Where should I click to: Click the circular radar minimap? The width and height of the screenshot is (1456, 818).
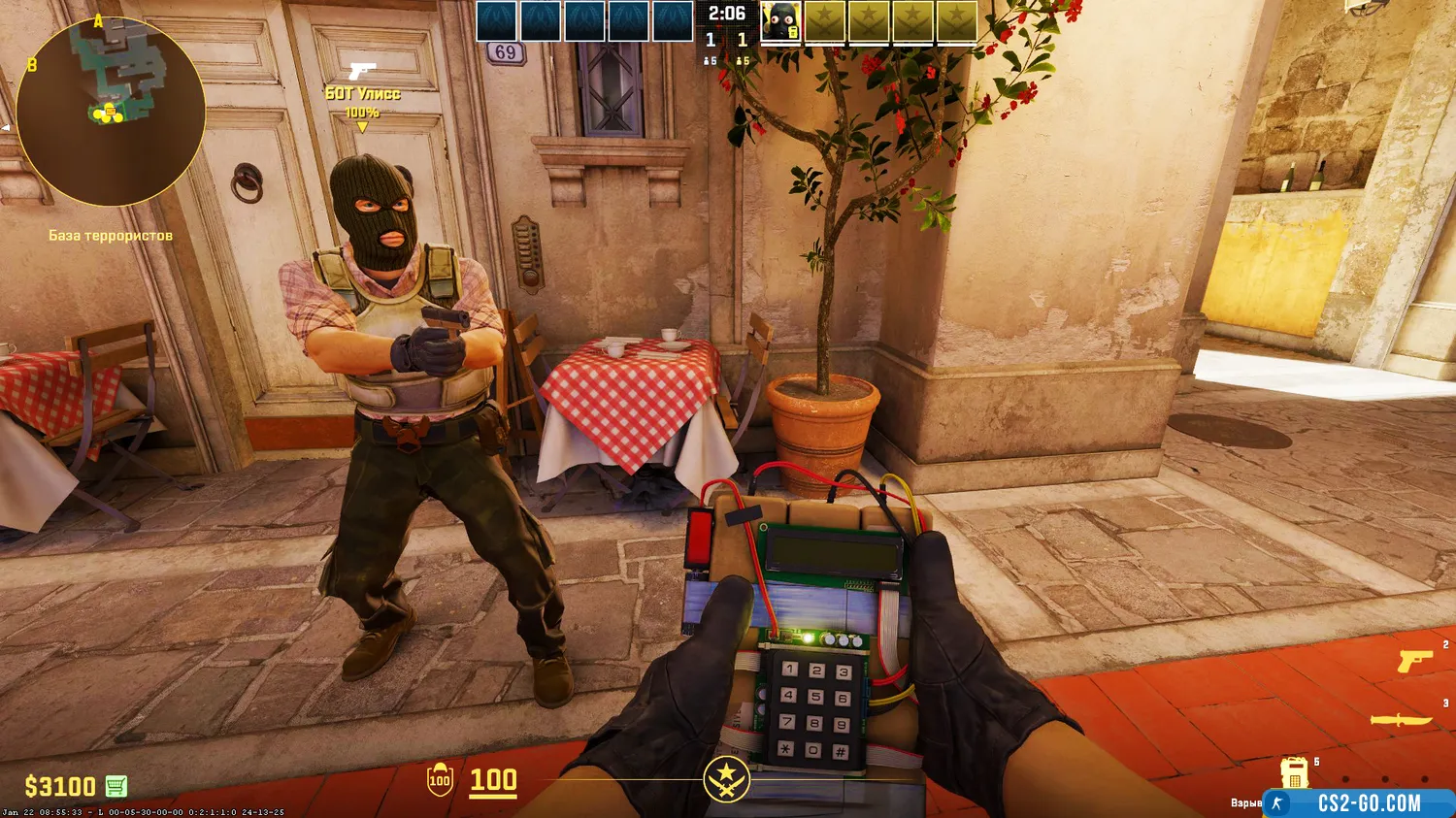(x=110, y=111)
